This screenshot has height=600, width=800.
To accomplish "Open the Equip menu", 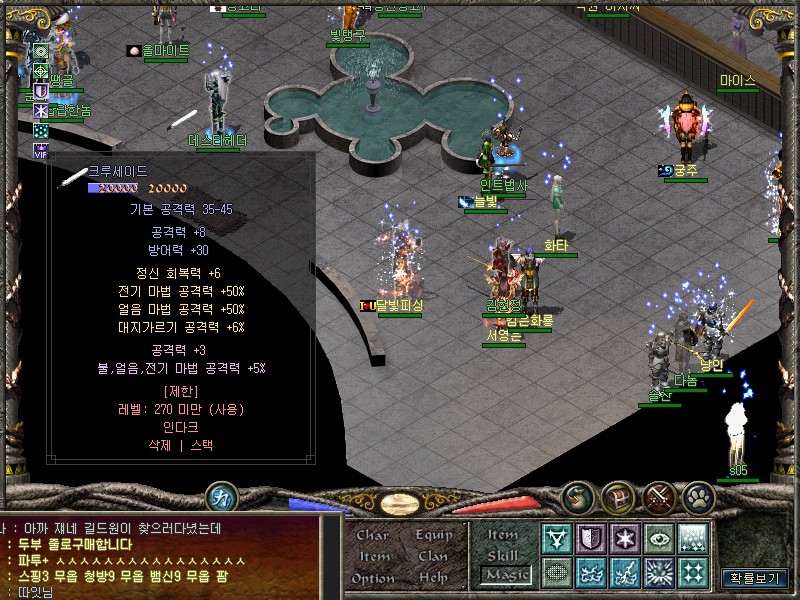I will pyautogui.click(x=434, y=535).
